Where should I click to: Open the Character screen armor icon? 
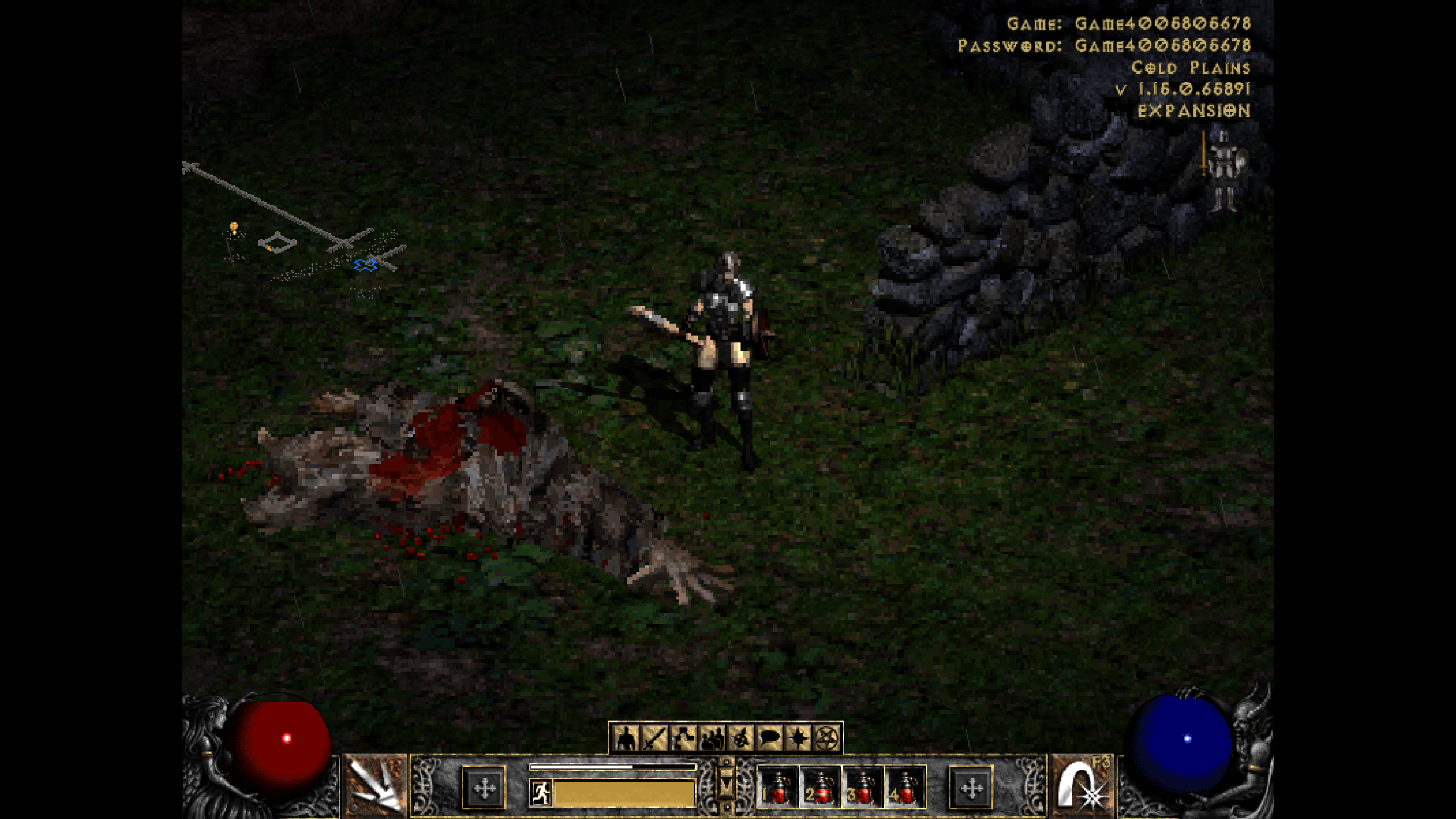pos(625,735)
